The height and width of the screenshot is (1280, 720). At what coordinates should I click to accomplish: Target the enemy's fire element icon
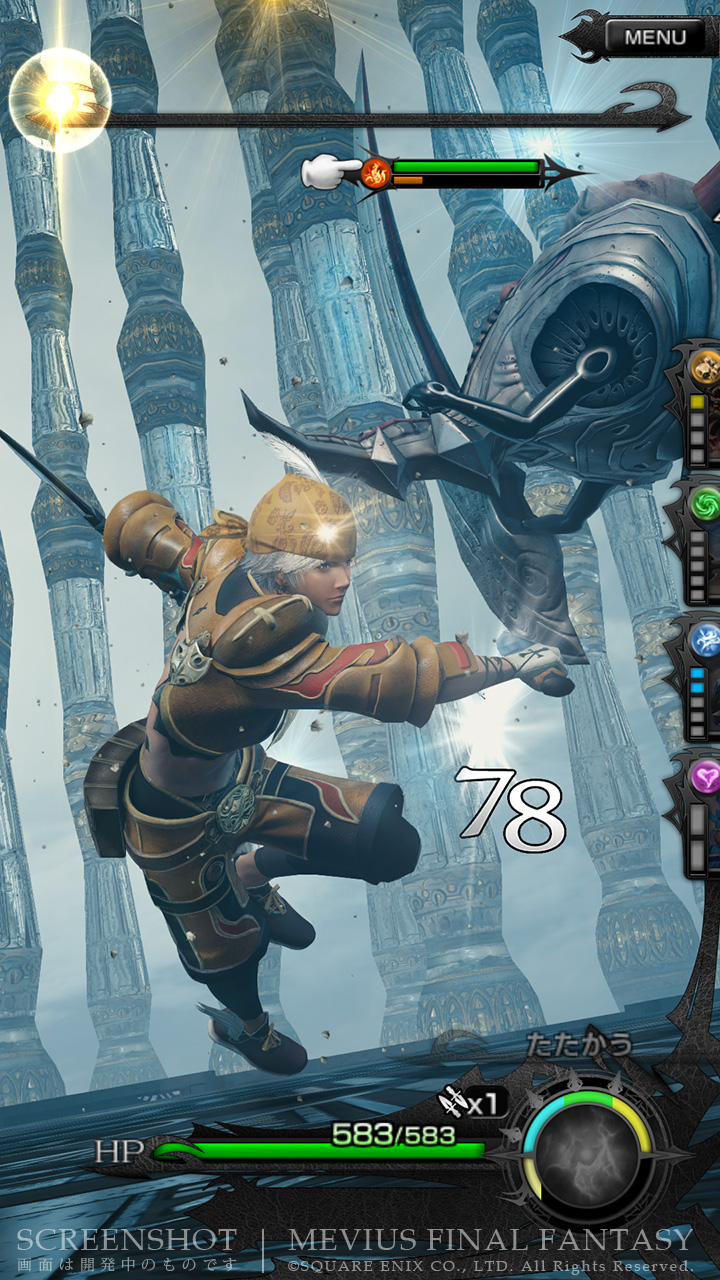click(376, 172)
